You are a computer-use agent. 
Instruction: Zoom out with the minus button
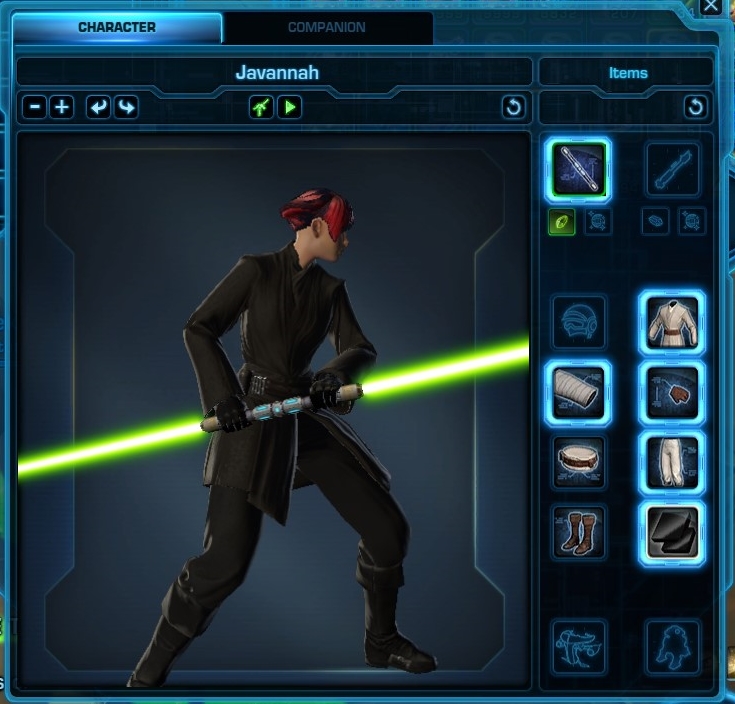coord(35,106)
